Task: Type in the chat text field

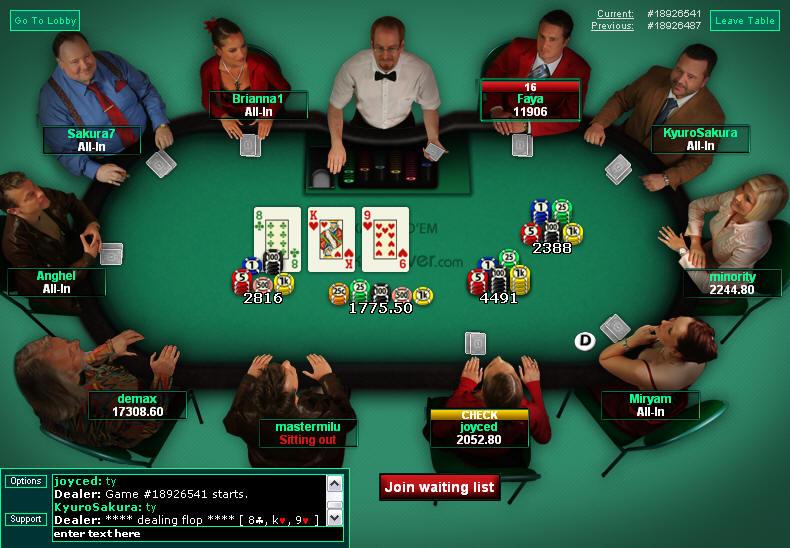Action: point(188,534)
